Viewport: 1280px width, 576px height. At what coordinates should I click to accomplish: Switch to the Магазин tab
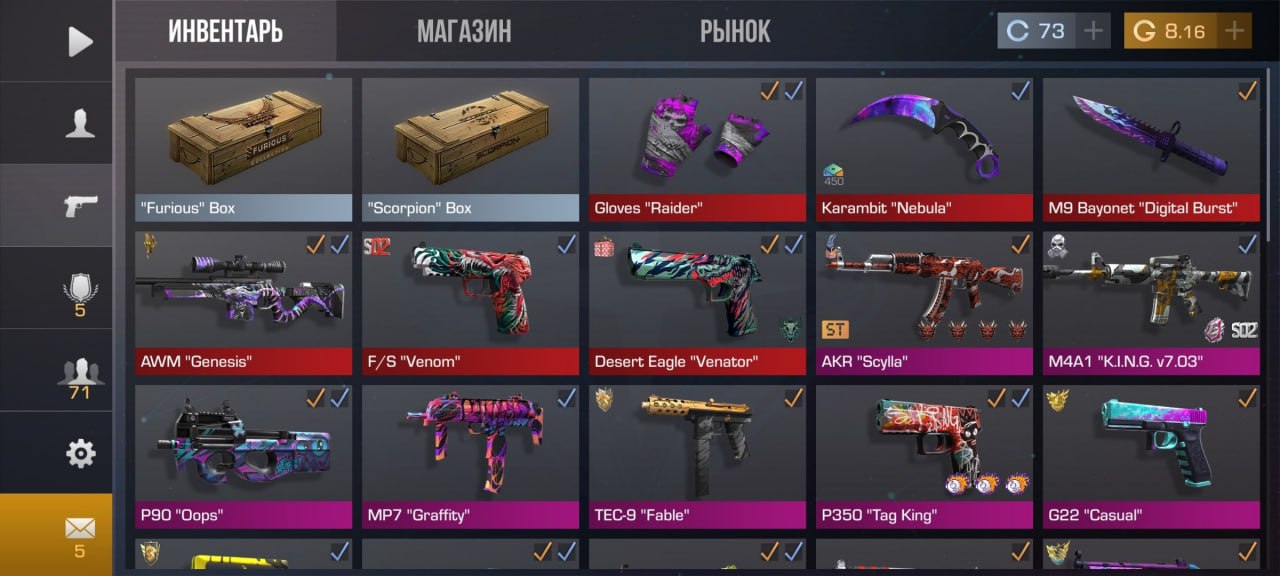(x=464, y=31)
